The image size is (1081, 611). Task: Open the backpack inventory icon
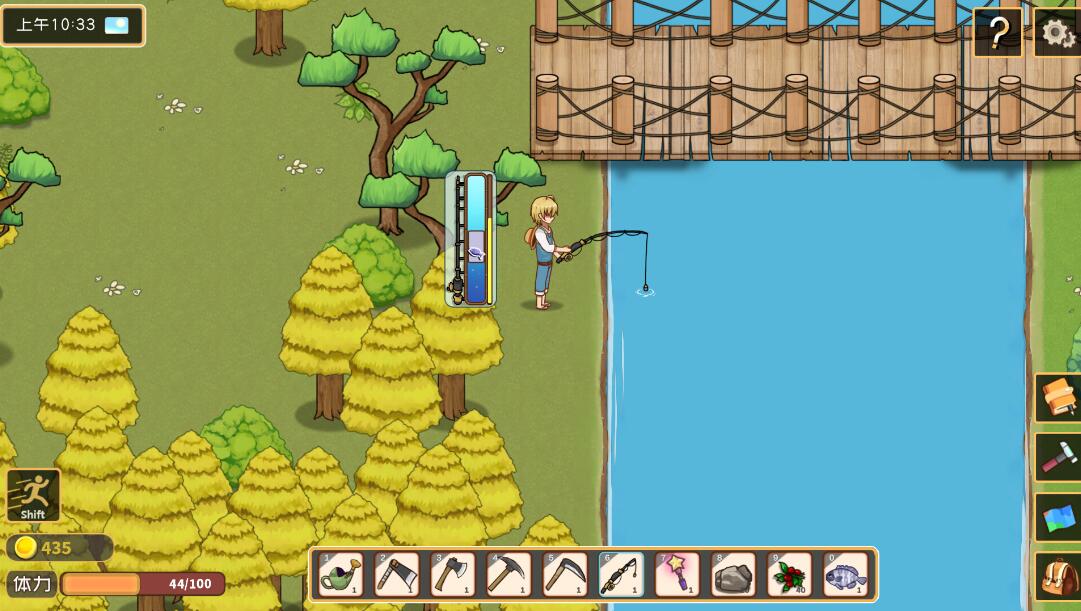(x=1058, y=577)
